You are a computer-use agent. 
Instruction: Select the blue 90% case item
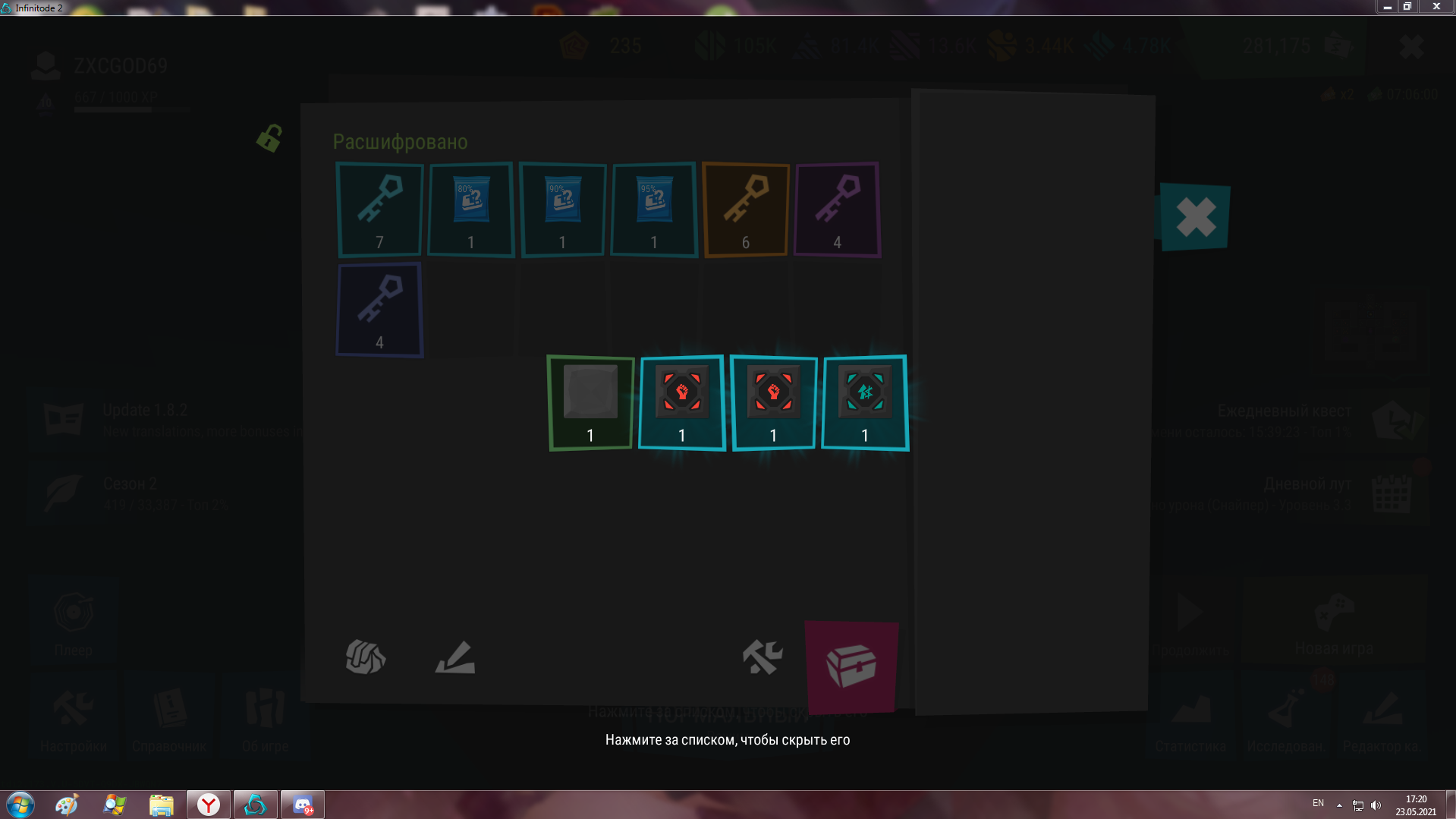coord(562,209)
